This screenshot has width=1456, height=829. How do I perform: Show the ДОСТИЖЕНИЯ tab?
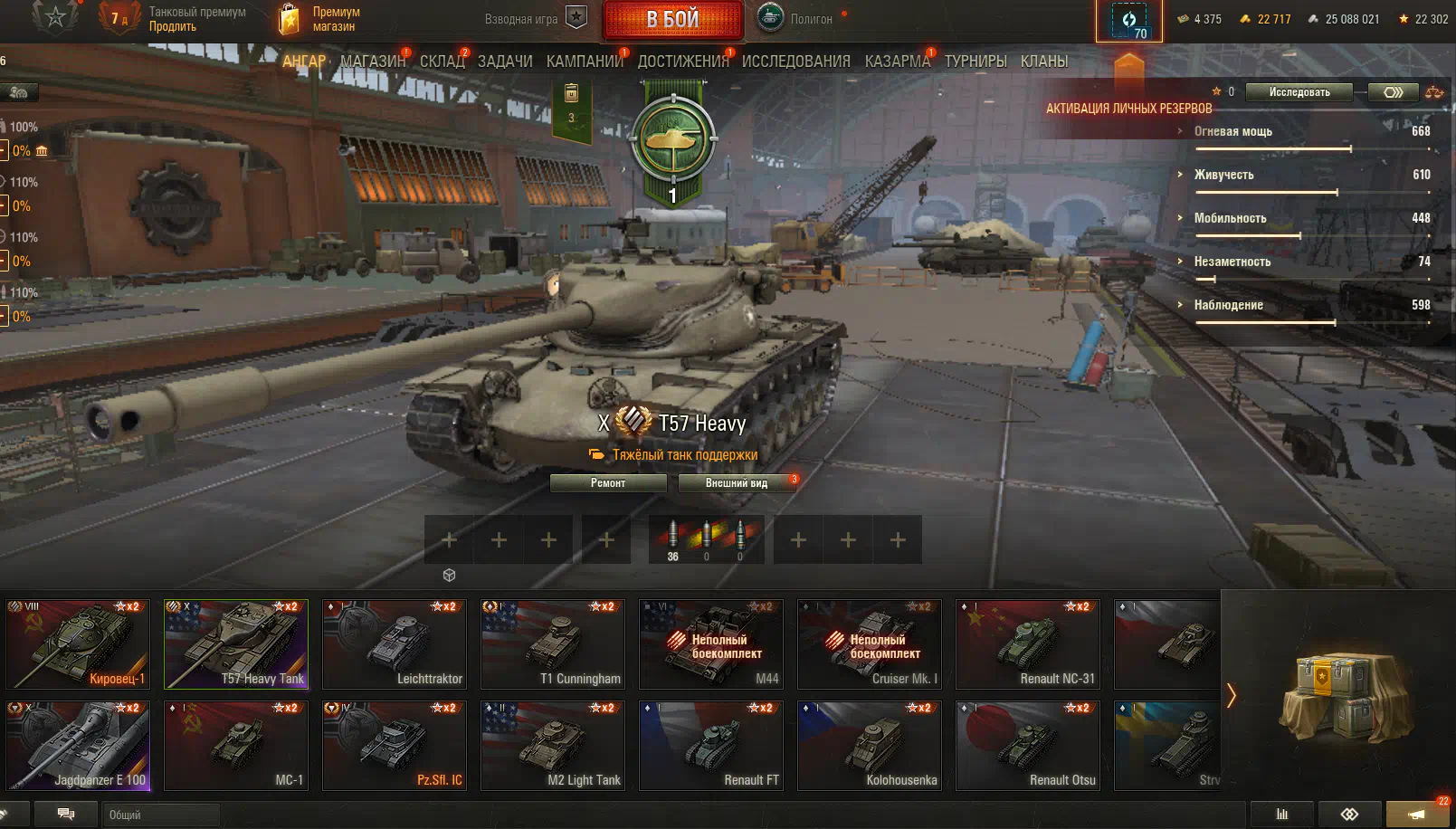[682, 62]
